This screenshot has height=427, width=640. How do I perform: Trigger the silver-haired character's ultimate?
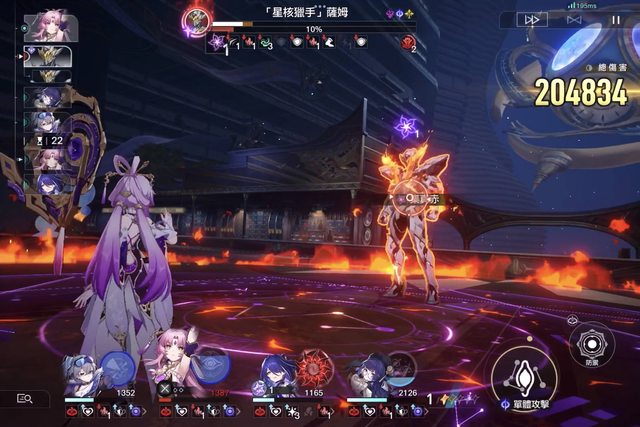click(x=117, y=369)
